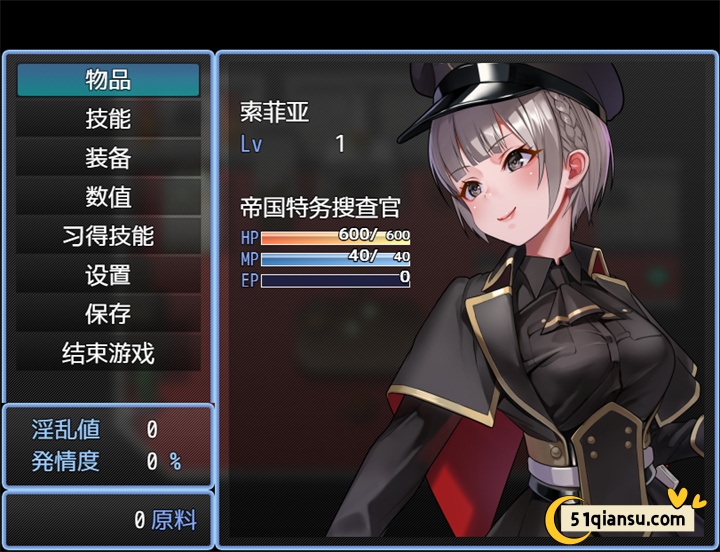Click the 51qiansu.com watermark logo
The image size is (720, 552).
(627, 517)
